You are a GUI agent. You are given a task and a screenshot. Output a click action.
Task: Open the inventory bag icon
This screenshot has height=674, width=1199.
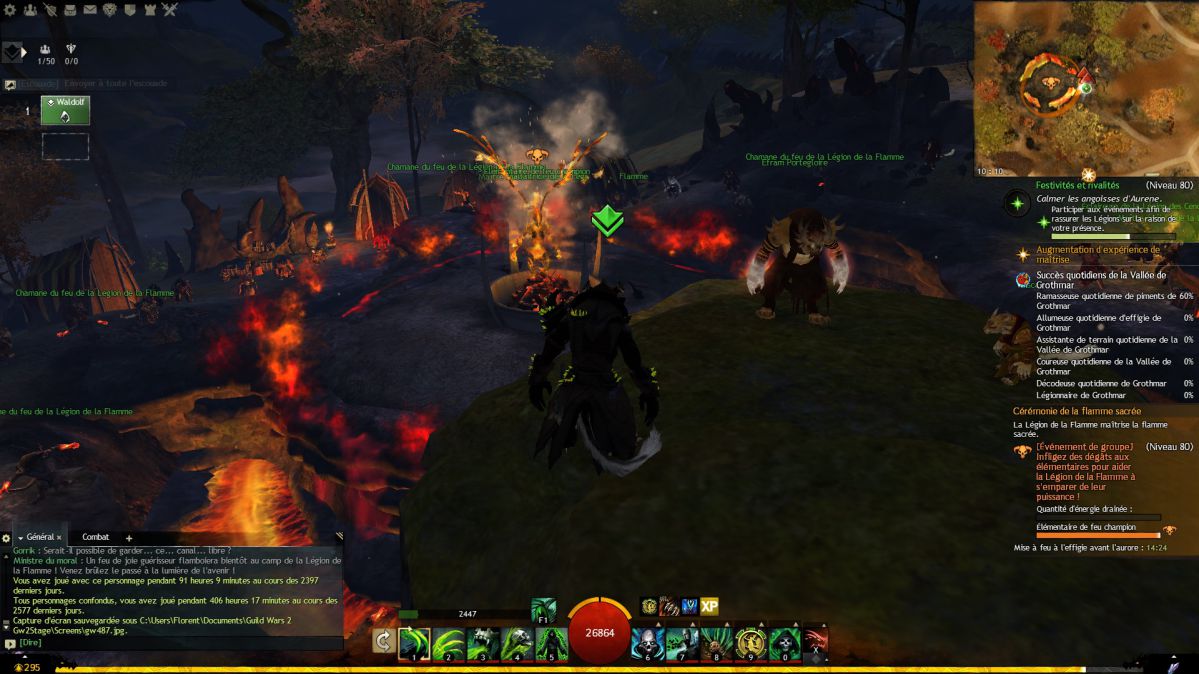point(70,9)
